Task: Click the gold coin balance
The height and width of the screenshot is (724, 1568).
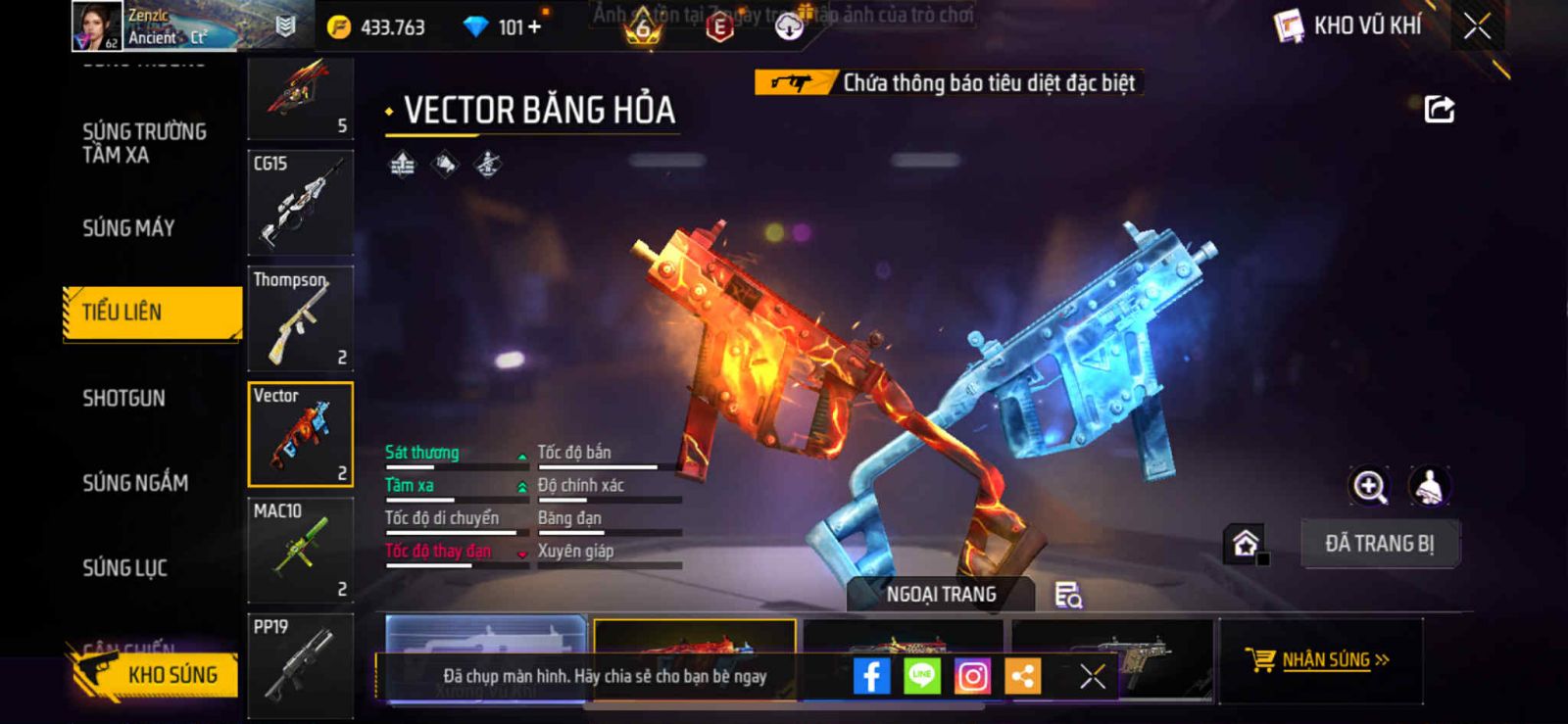Action: 378,27
